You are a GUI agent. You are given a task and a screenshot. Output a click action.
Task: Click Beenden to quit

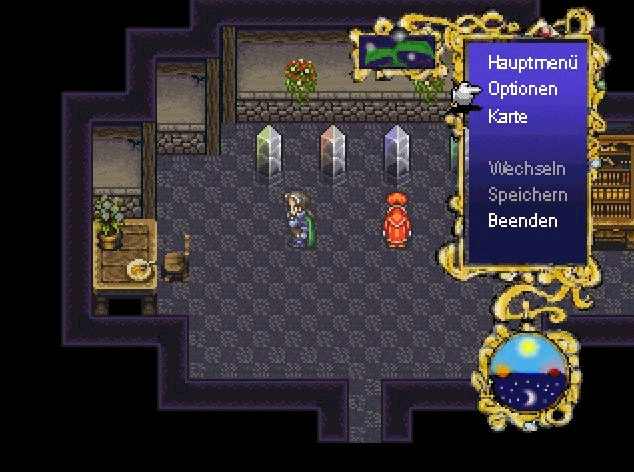(523, 221)
